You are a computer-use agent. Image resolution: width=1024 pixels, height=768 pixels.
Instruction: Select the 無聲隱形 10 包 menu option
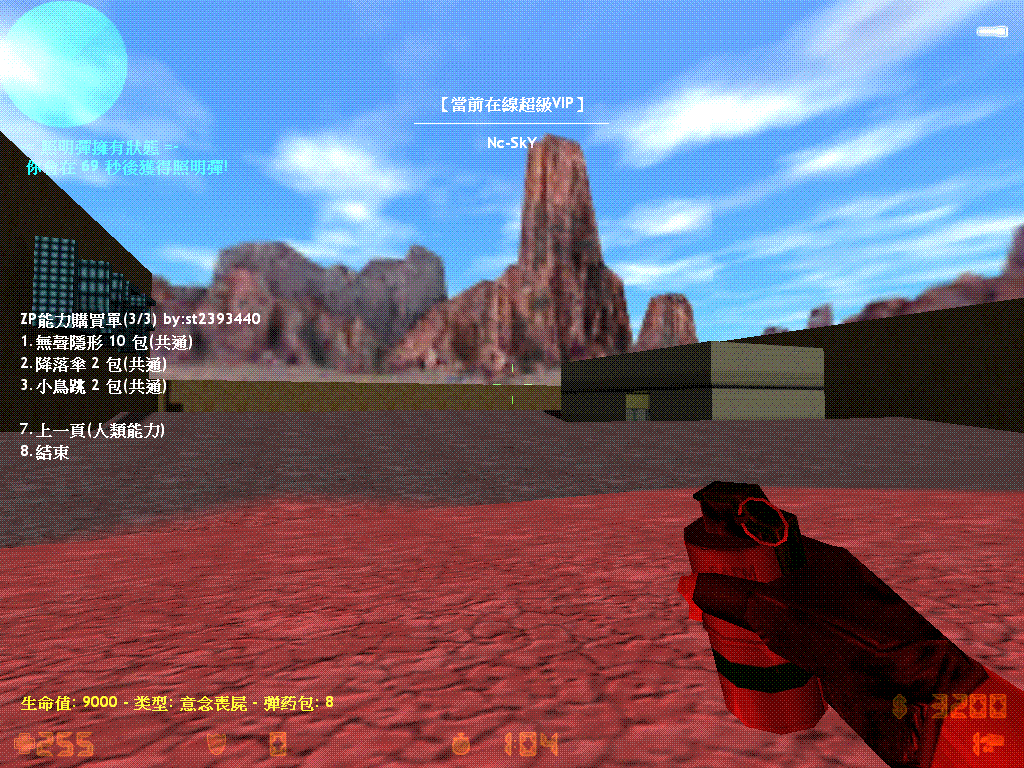(x=107, y=342)
